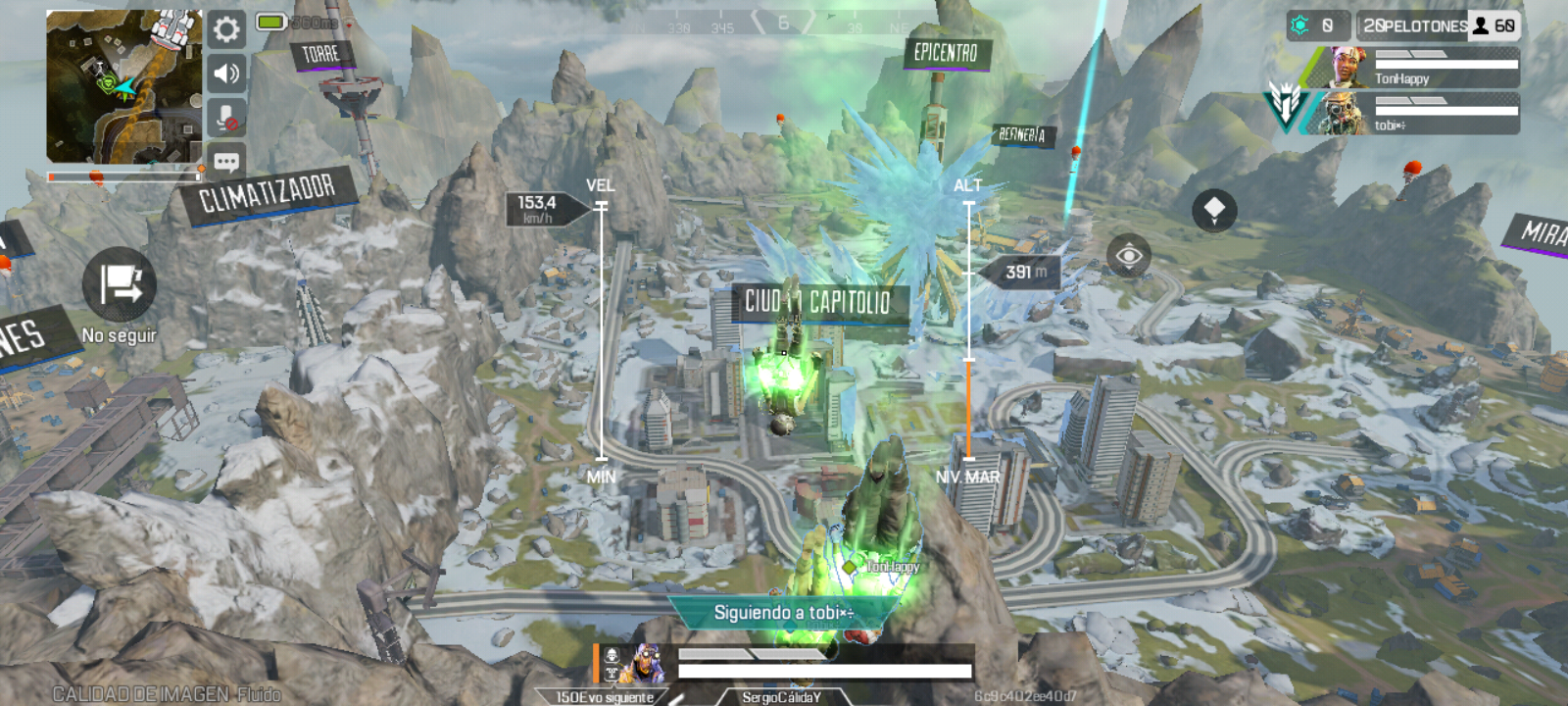This screenshot has height=706, width=1568.
Task: Open the quick chat bubble
Action: (226, 161)
